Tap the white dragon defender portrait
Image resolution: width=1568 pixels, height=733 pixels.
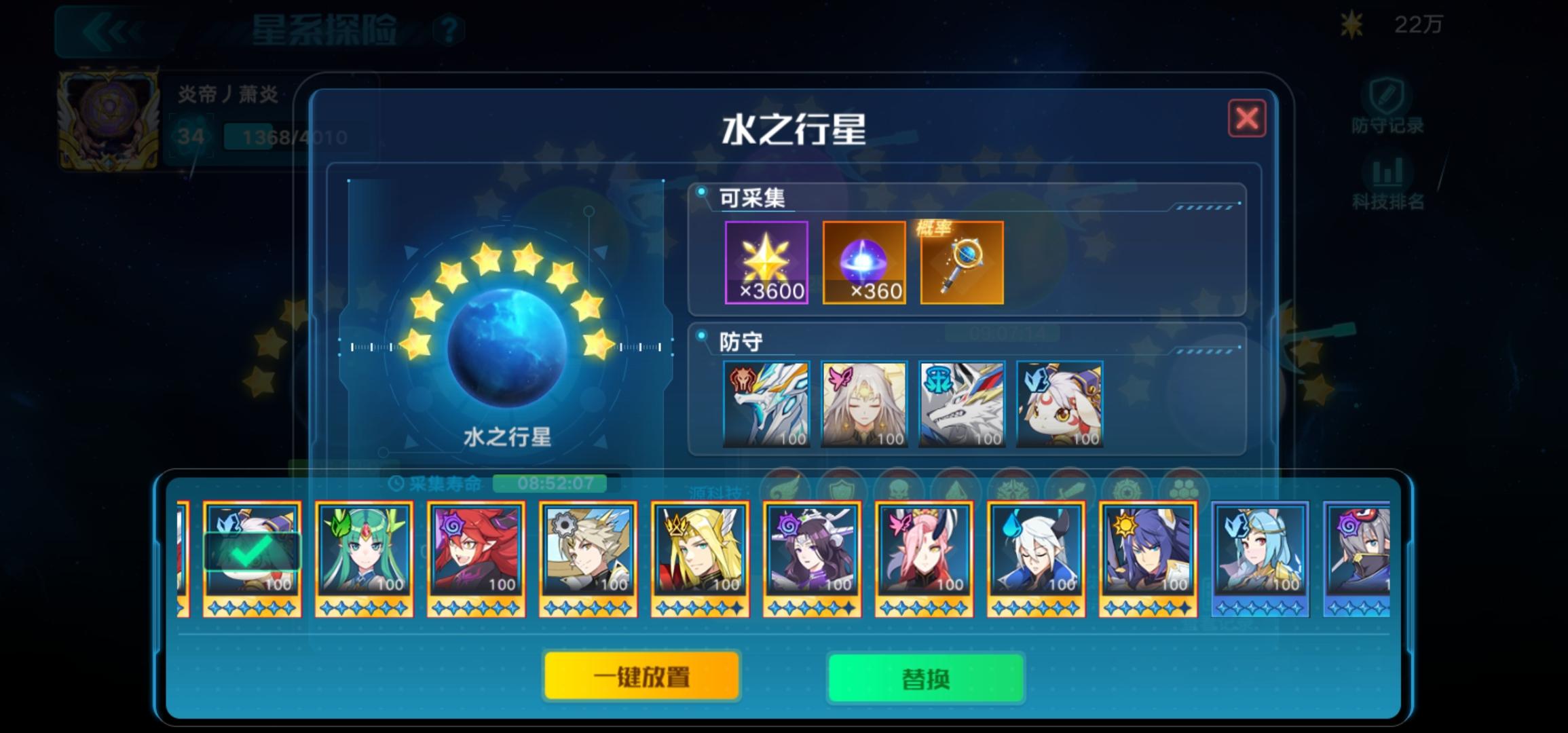pos(768,403)
